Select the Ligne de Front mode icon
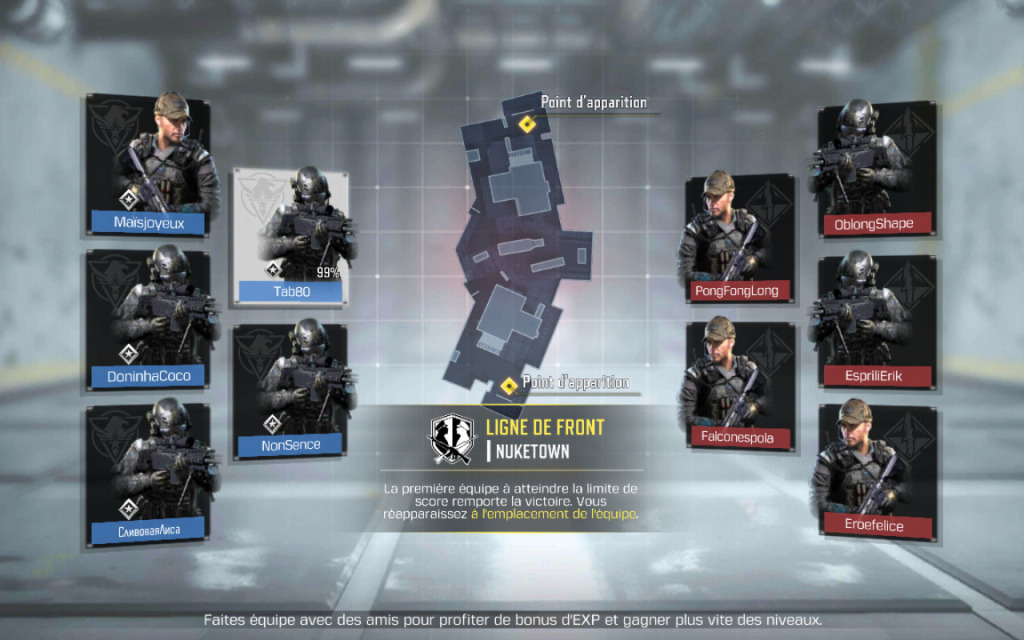 pos(451,438)
